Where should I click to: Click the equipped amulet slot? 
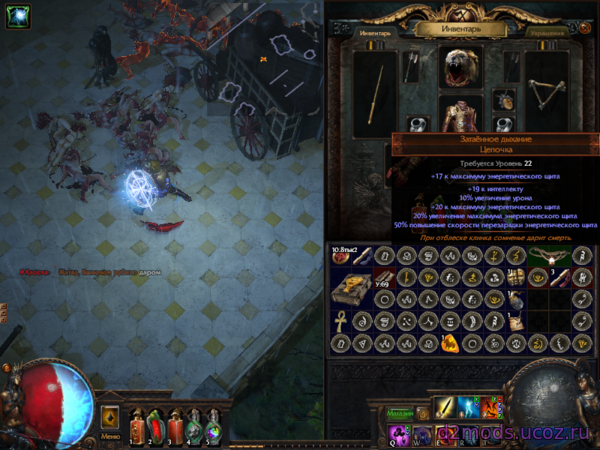point(507,101)
